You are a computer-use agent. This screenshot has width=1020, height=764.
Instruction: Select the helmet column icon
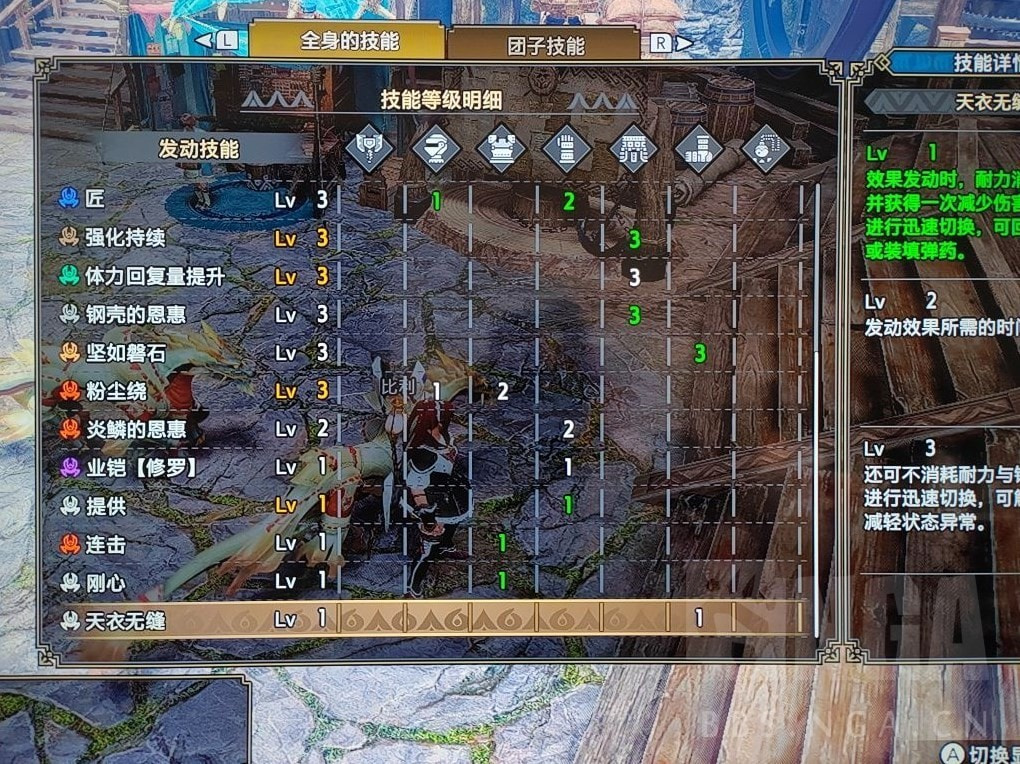tap(436, 150)
